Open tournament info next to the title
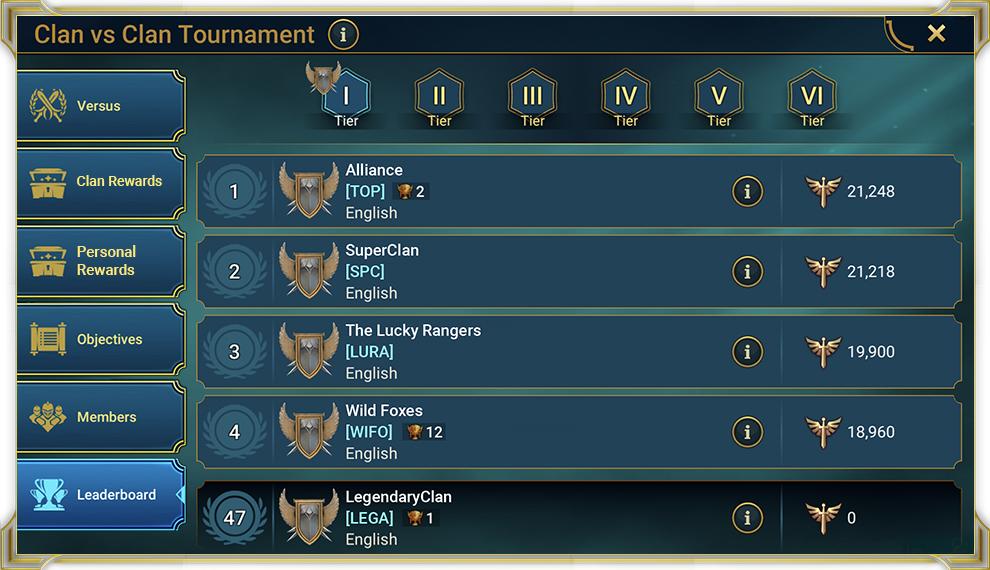This screenshot has width=990, height=570. pos(343,35)
